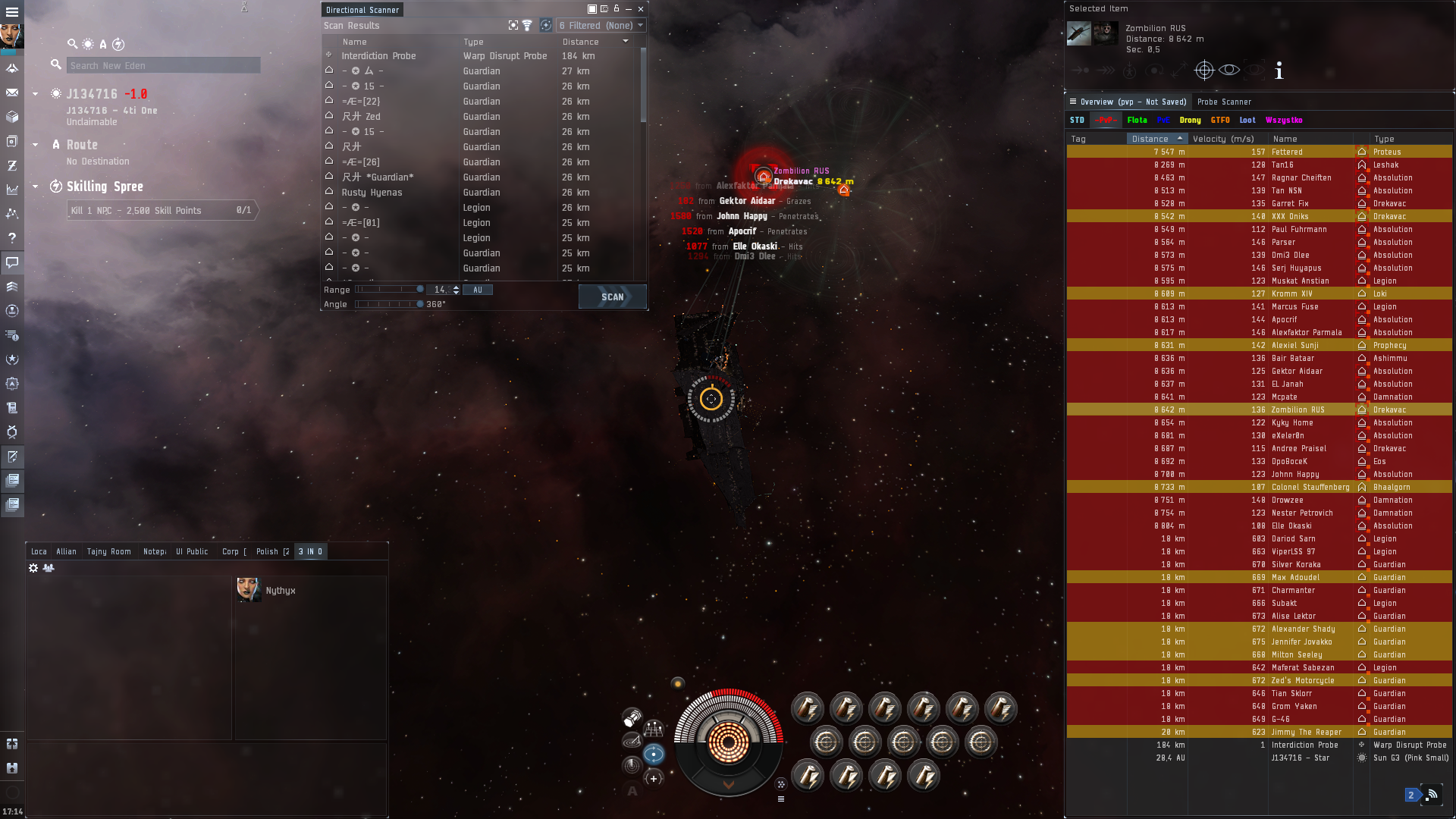
Task: Select the Fettered Proteus overview row
Action: [x=1287, y=152]
